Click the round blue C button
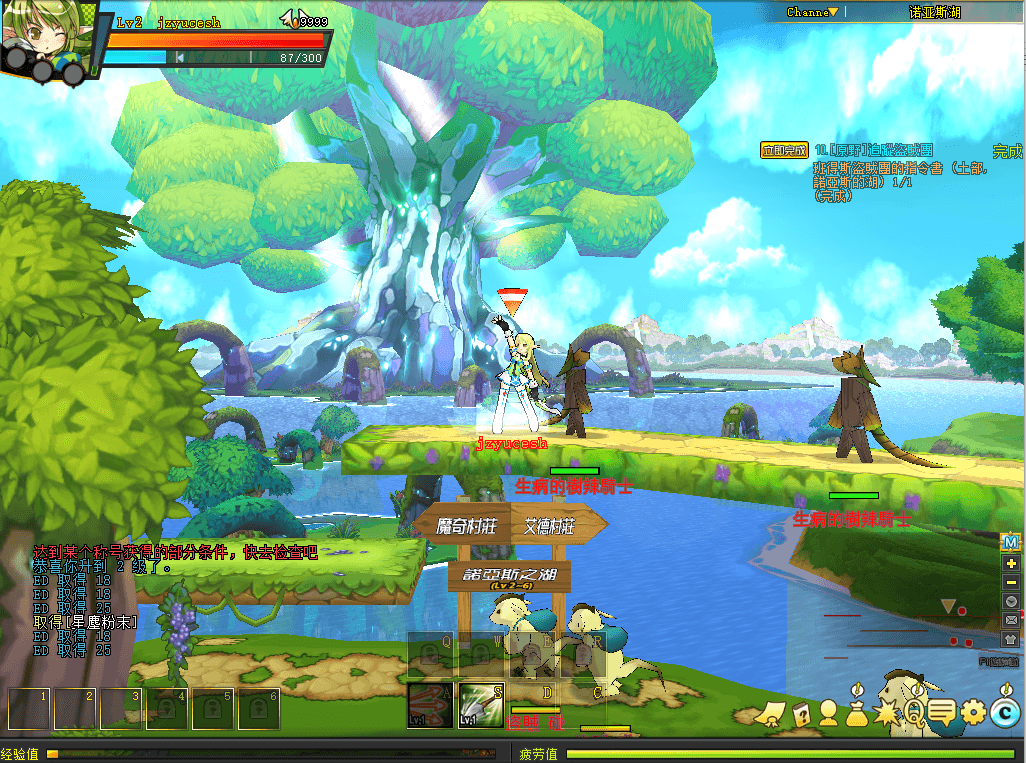The image size is (1026, 763). click(1004, 713)
